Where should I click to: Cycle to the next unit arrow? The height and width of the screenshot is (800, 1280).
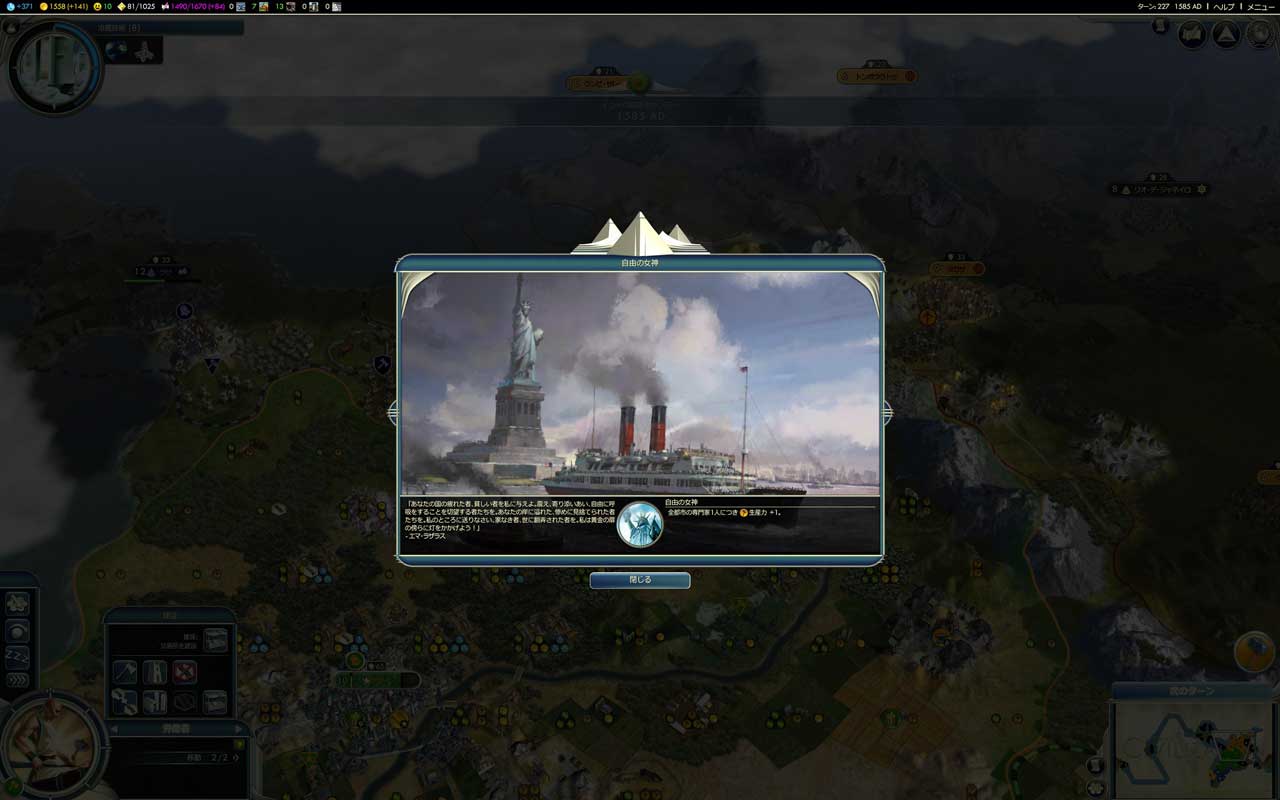(x=240, y=729)
